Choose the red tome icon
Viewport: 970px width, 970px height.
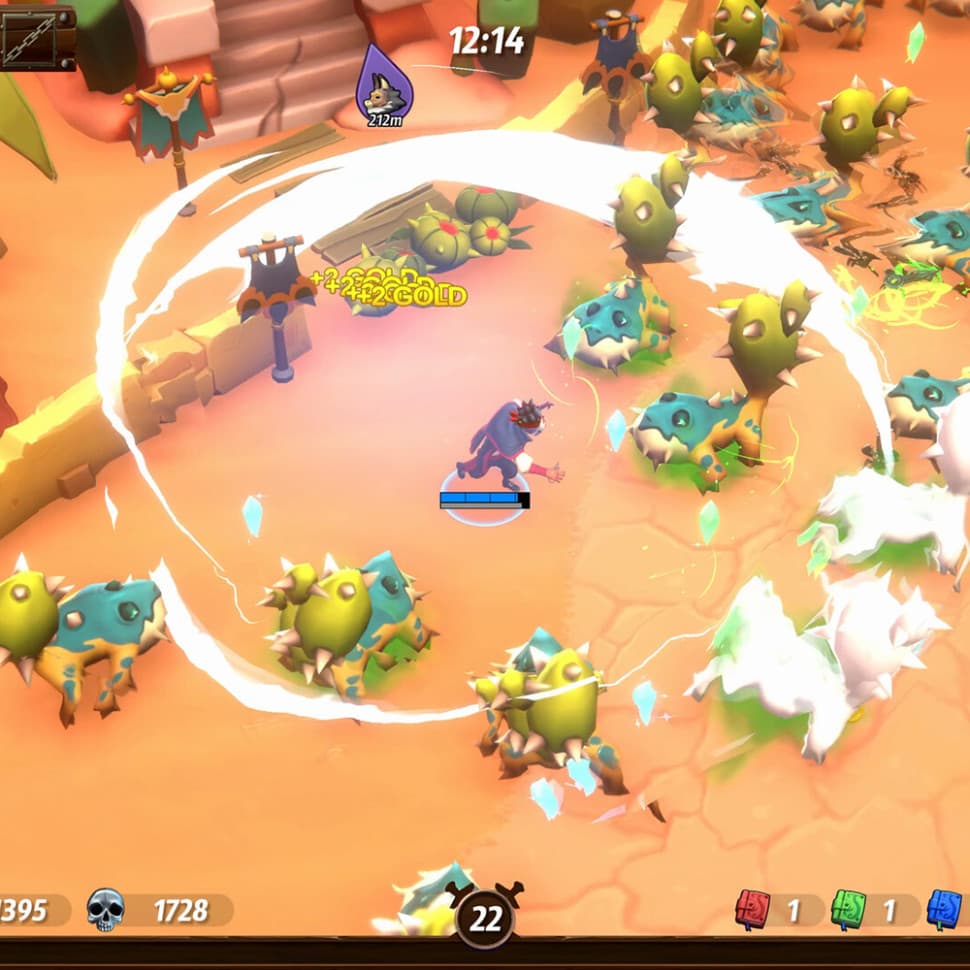point(753,909)
